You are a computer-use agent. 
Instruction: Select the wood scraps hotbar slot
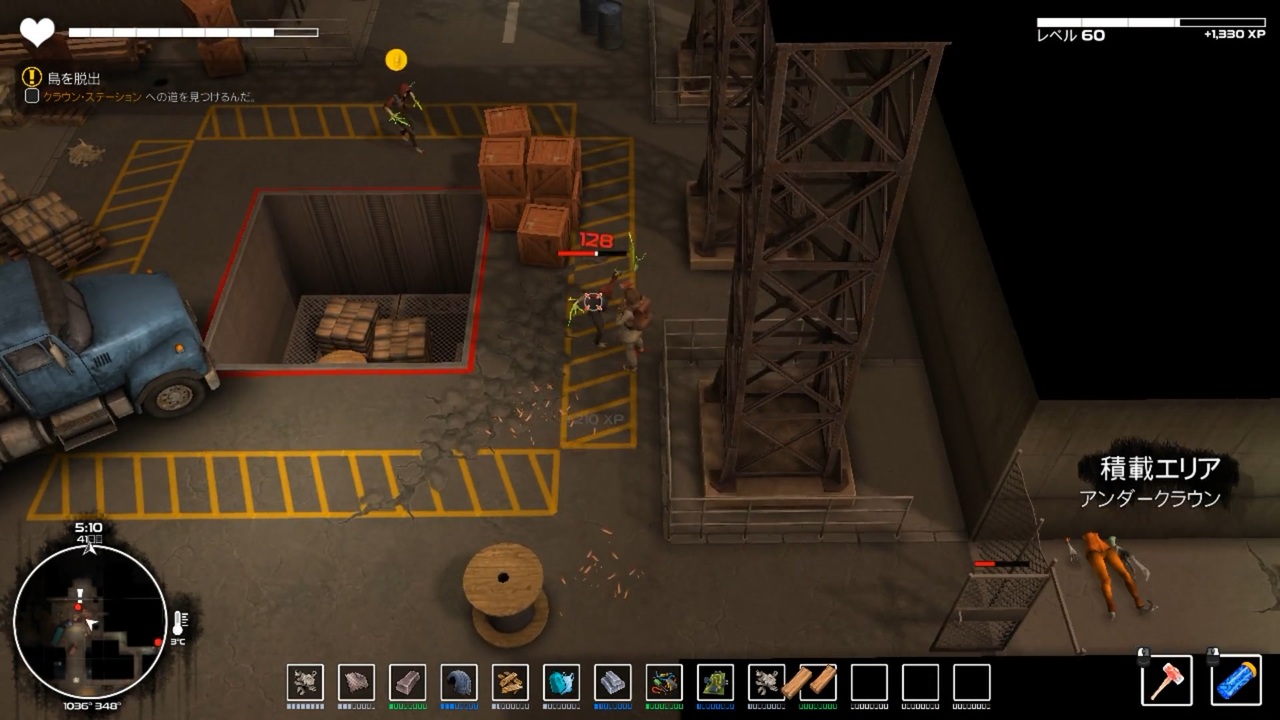coord(510,682)
